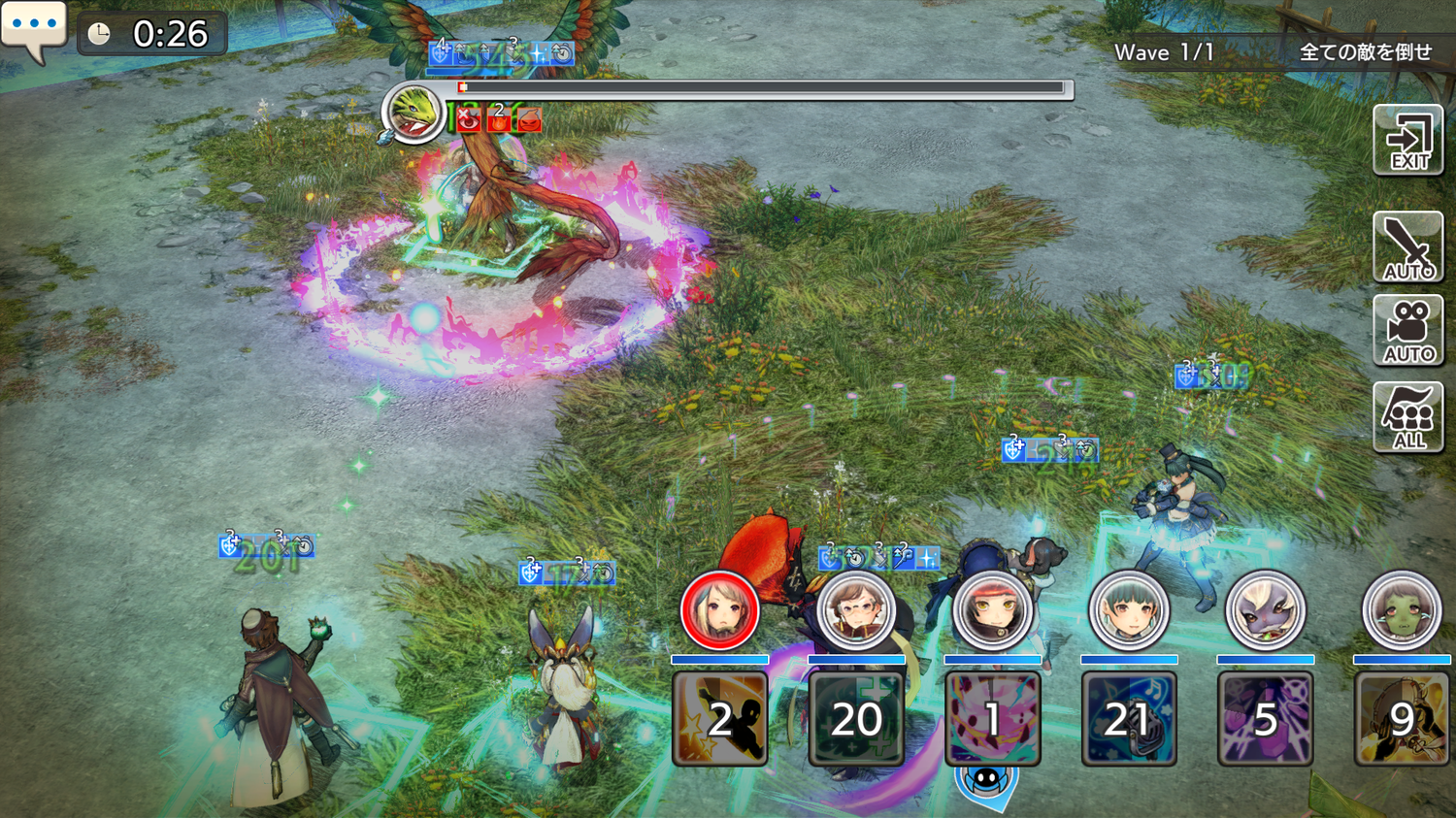Open the chat speech bubble

point(34,29)
